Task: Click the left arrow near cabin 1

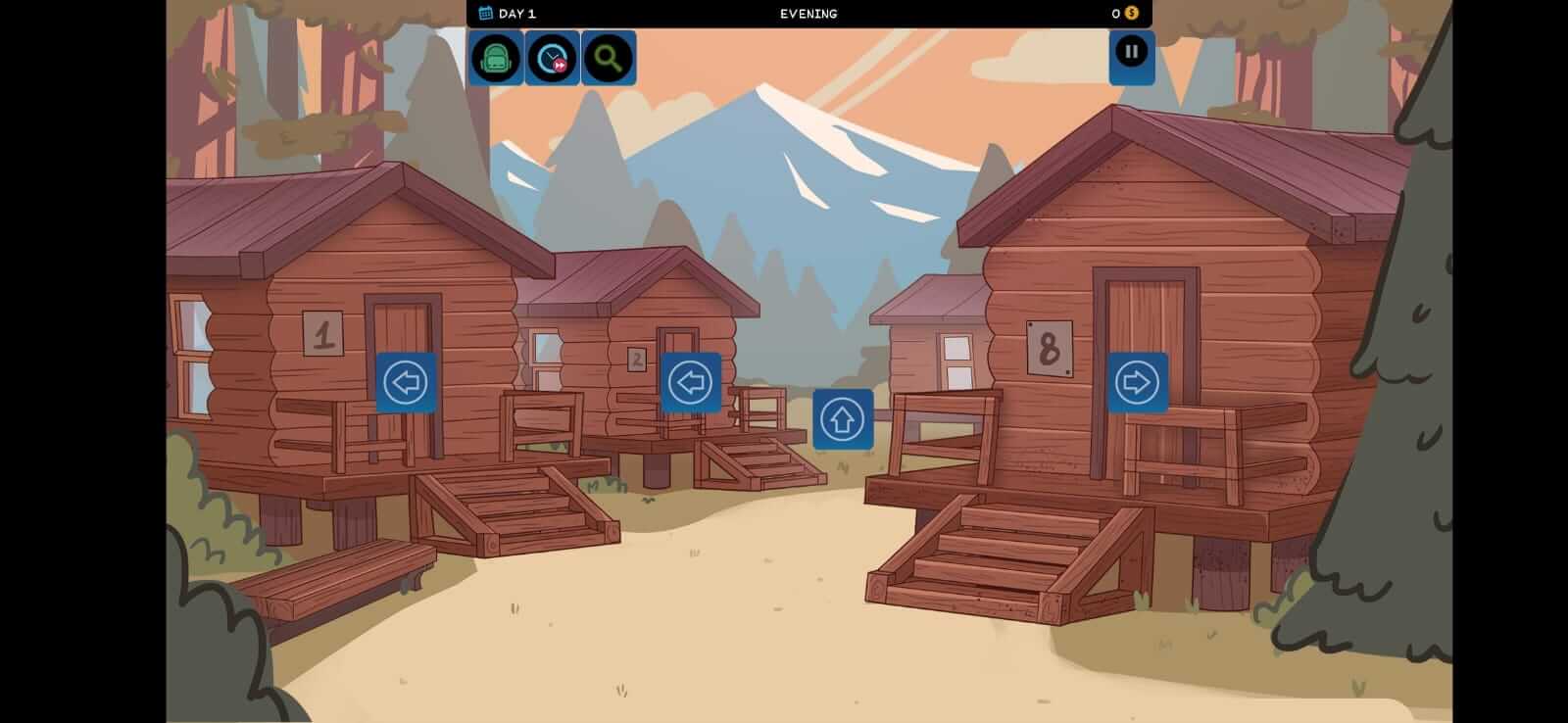Action: [407, 381]
